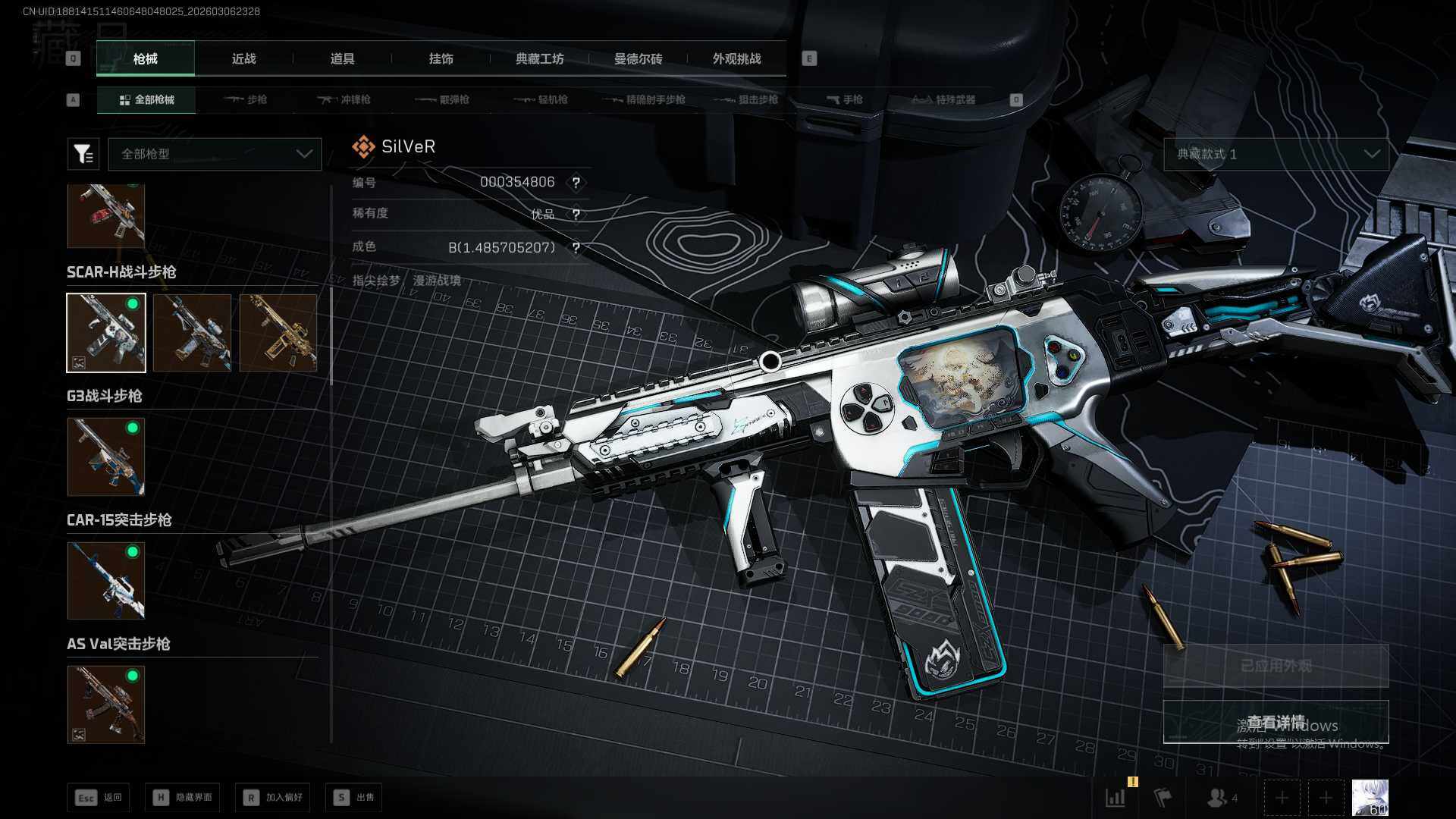Select the AS Val skin thumbnail
Screen dimensions: 1456x819
106,704
